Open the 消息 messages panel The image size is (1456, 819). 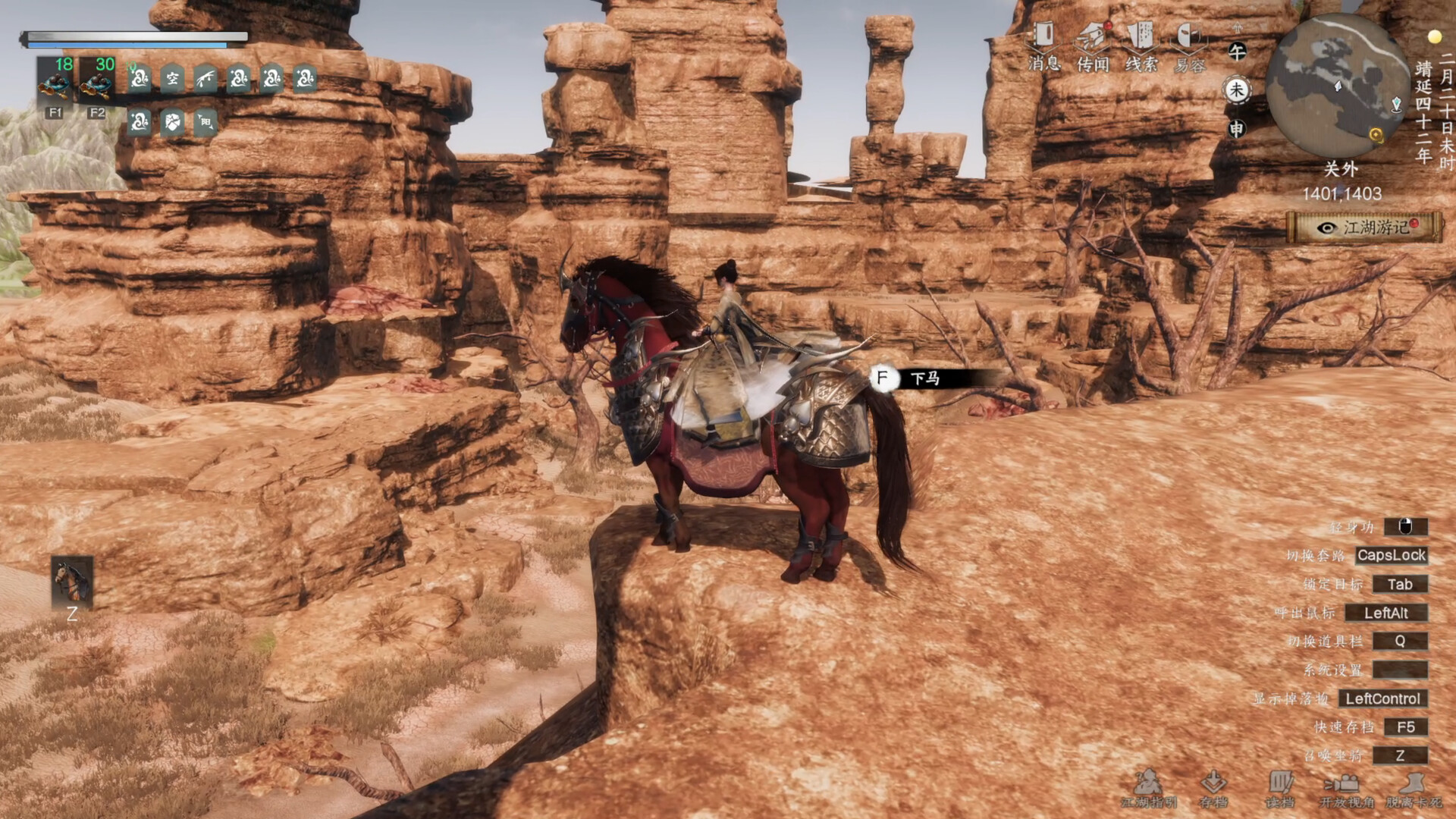1043,46
